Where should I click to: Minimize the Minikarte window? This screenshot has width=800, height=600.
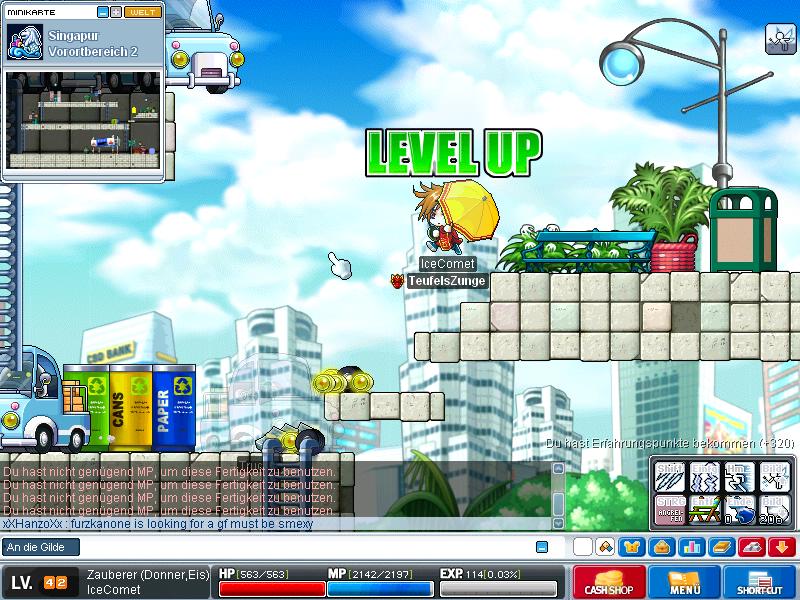(x=103, y=11)
